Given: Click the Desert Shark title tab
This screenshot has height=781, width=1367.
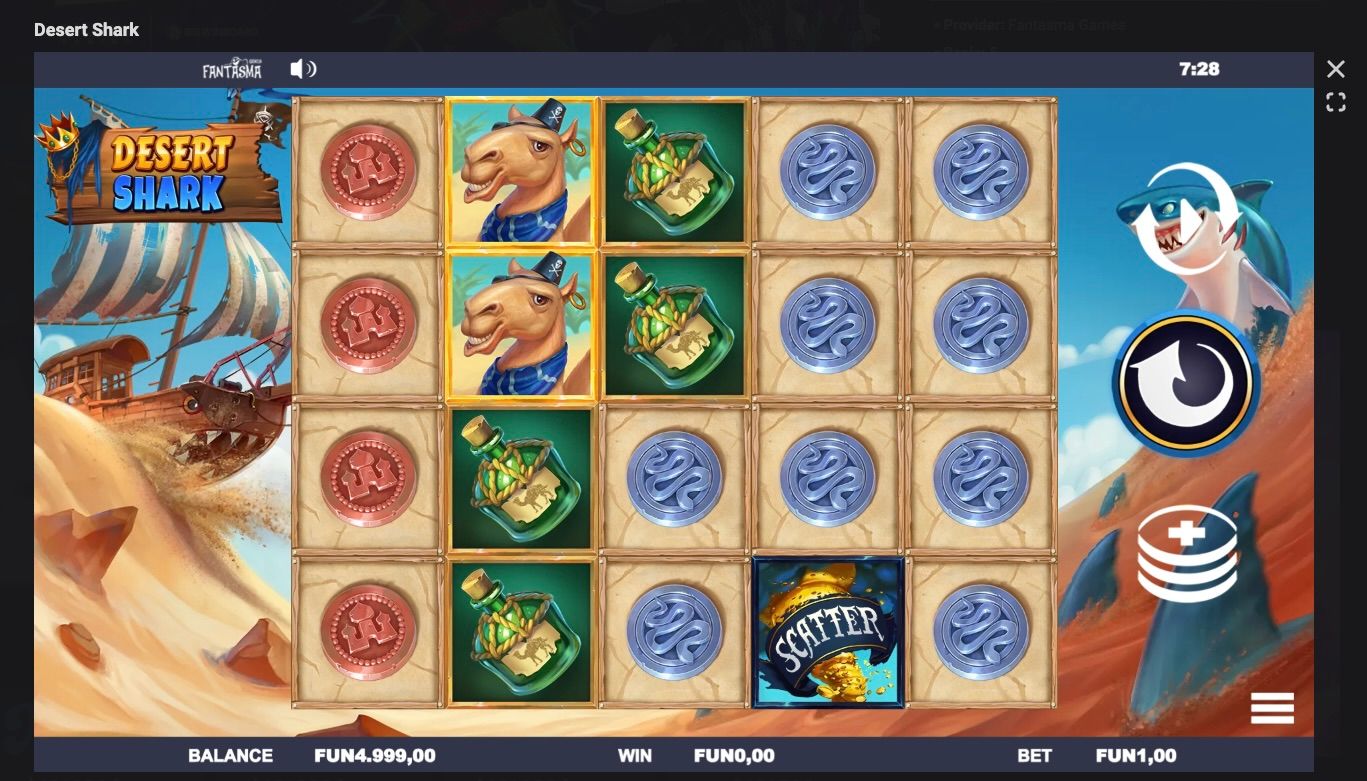Looking at the screenshot, I should tap(86, 29).
